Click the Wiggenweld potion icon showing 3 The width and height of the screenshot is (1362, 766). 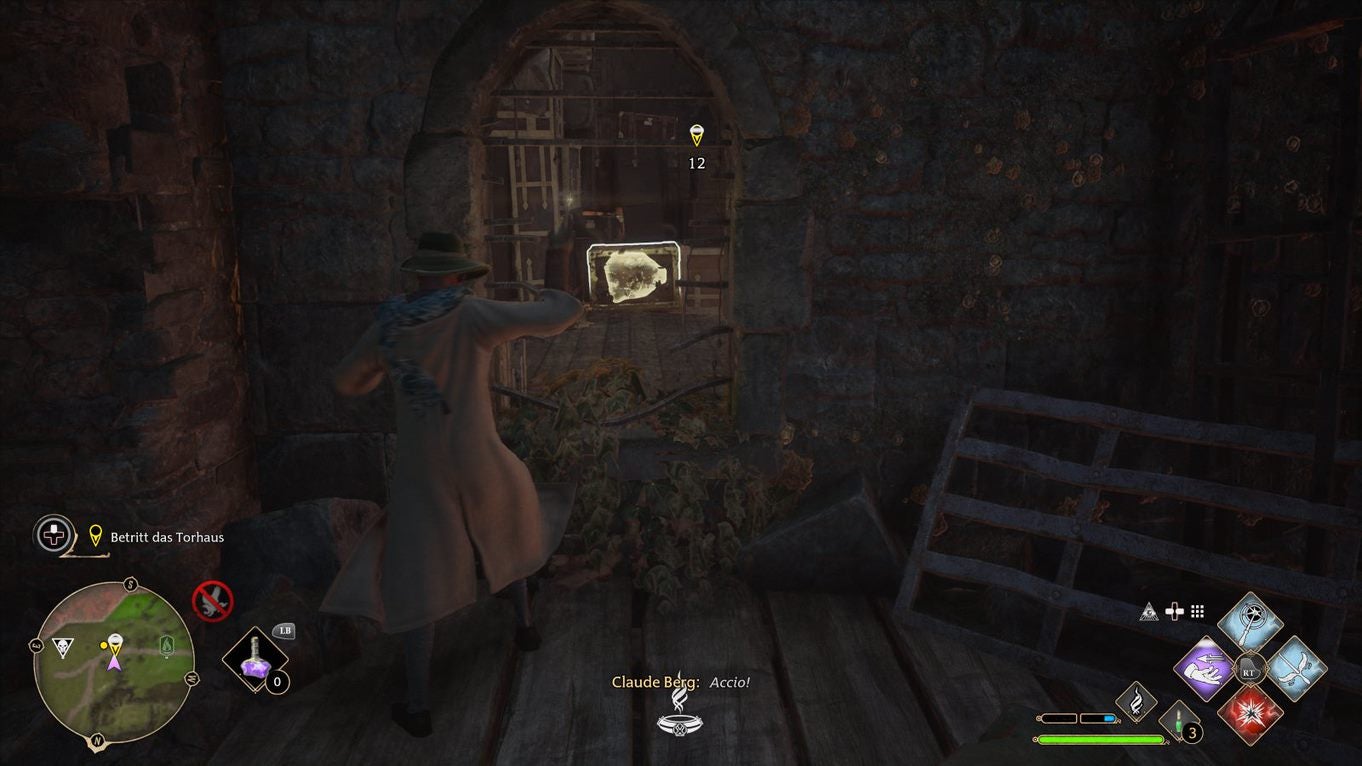tap(1179, 721)
